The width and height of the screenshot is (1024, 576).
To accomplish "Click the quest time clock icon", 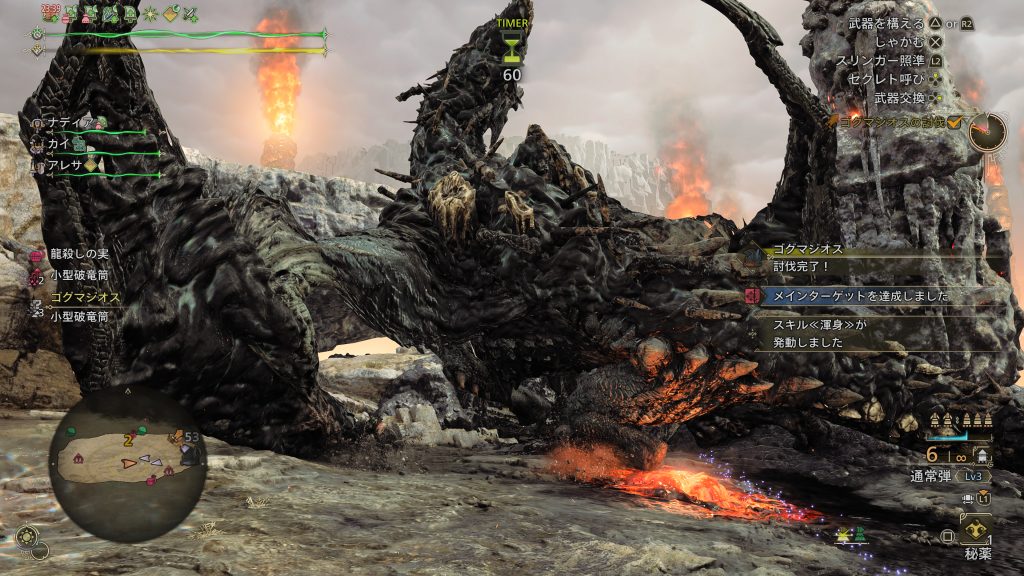I will point(986,132).
